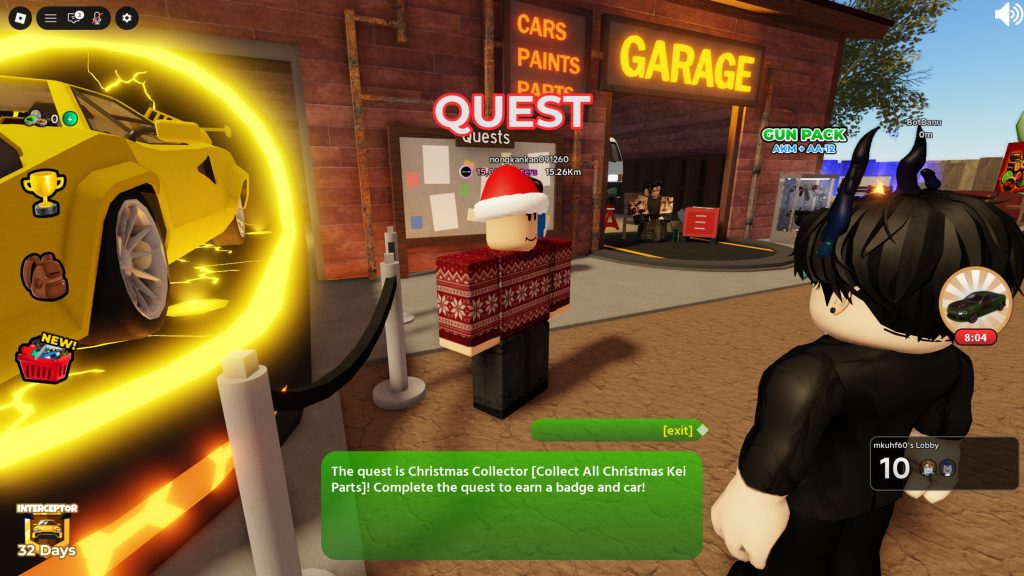This screenshot has height=576, width=1024.
Task: Add currency with the green plus button
Action: tap(70, 119)
